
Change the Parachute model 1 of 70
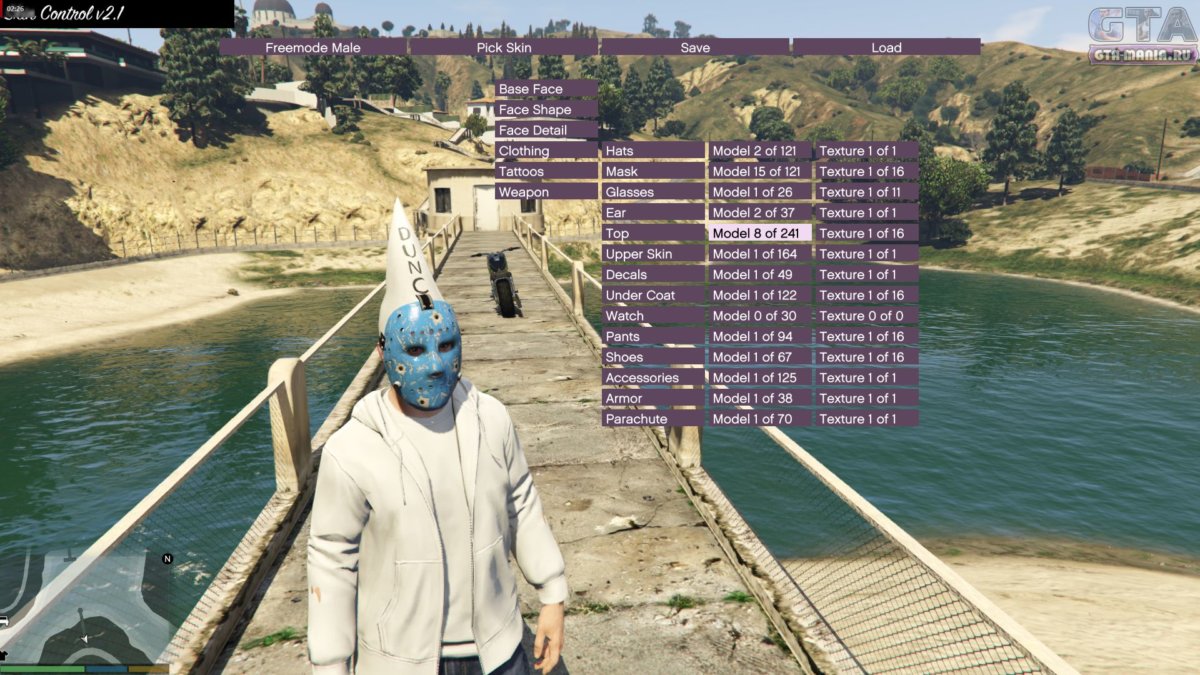[760, 419]
